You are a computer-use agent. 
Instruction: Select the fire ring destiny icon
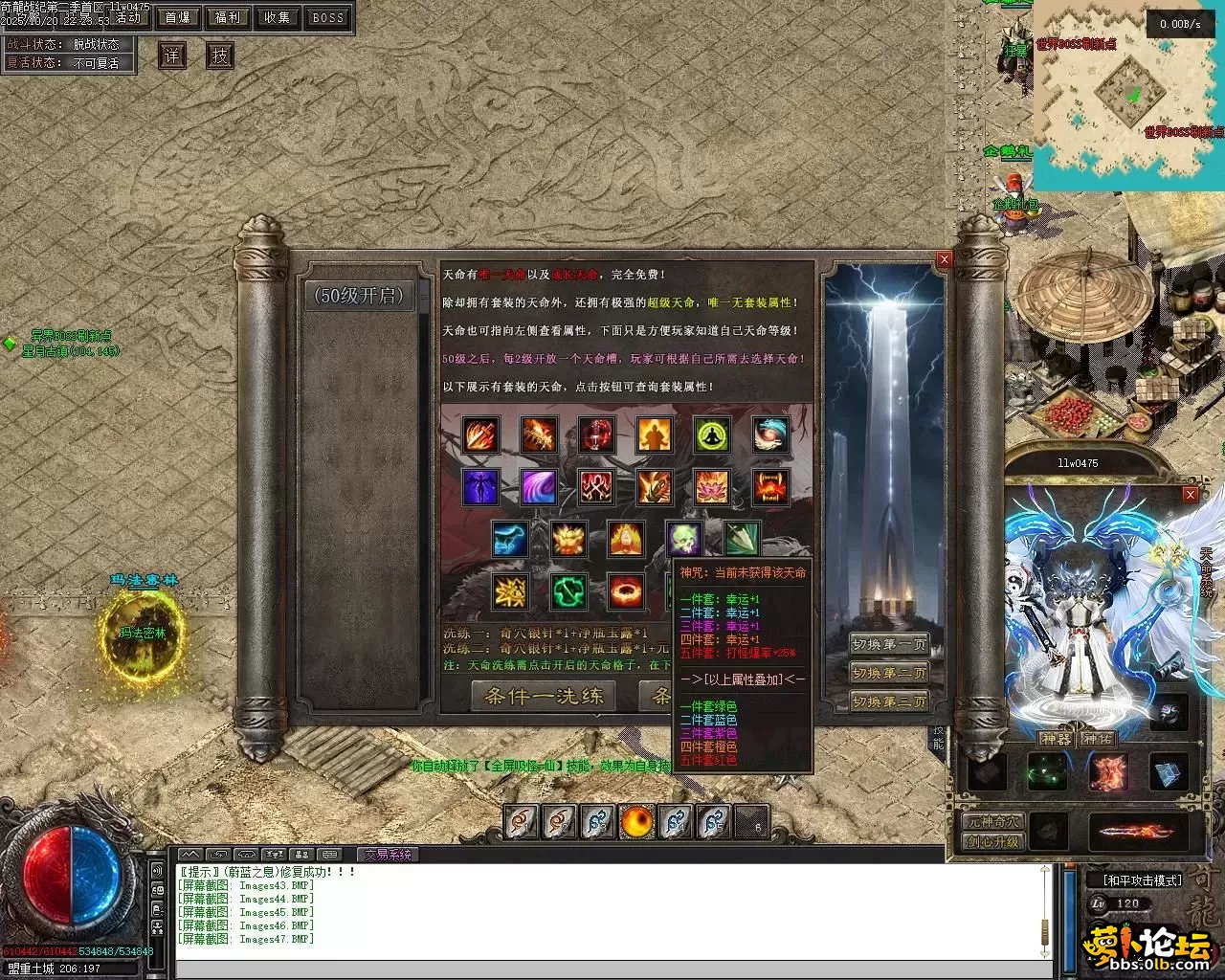626,591
